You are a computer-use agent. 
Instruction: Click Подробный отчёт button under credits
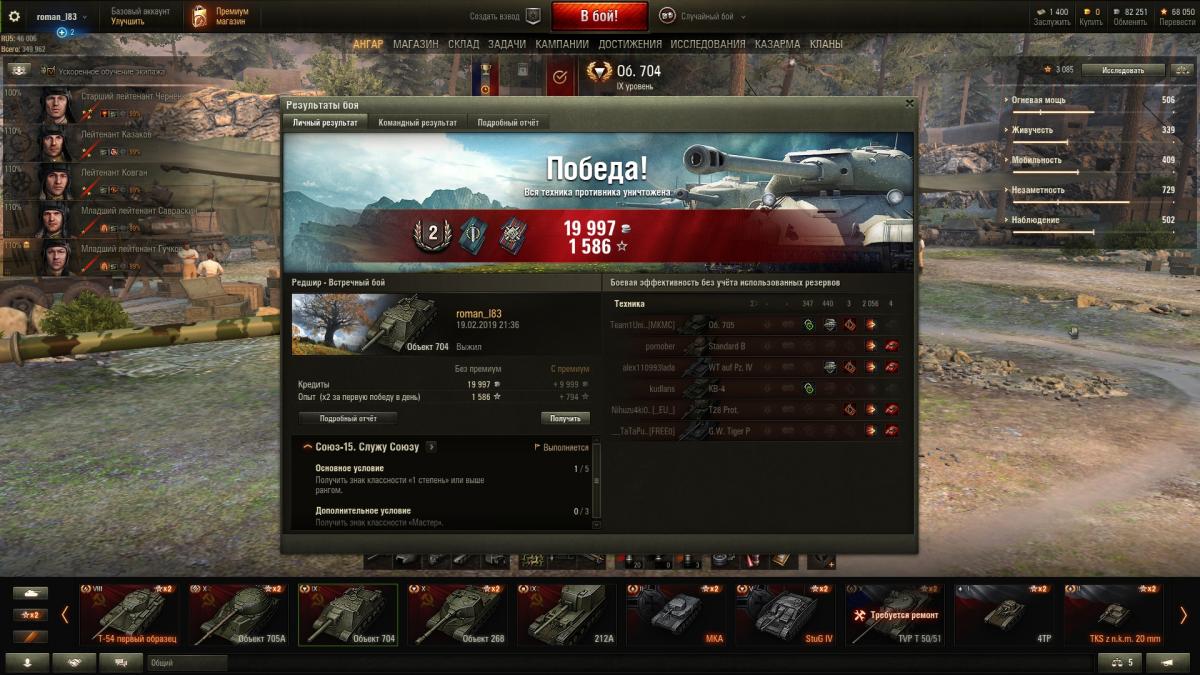(x=348, y=419)
